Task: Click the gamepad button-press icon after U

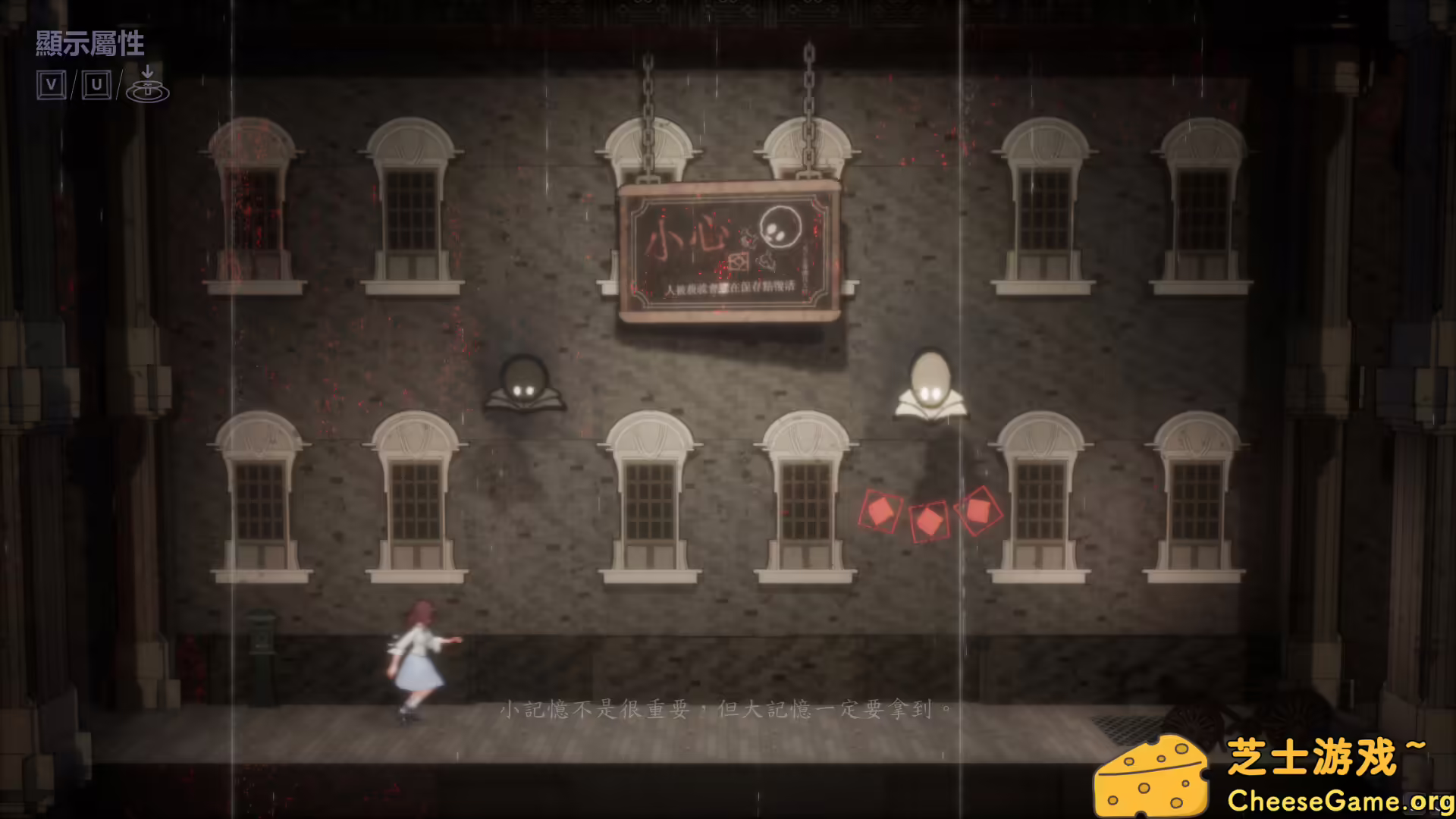Action: tap(147, 86)
